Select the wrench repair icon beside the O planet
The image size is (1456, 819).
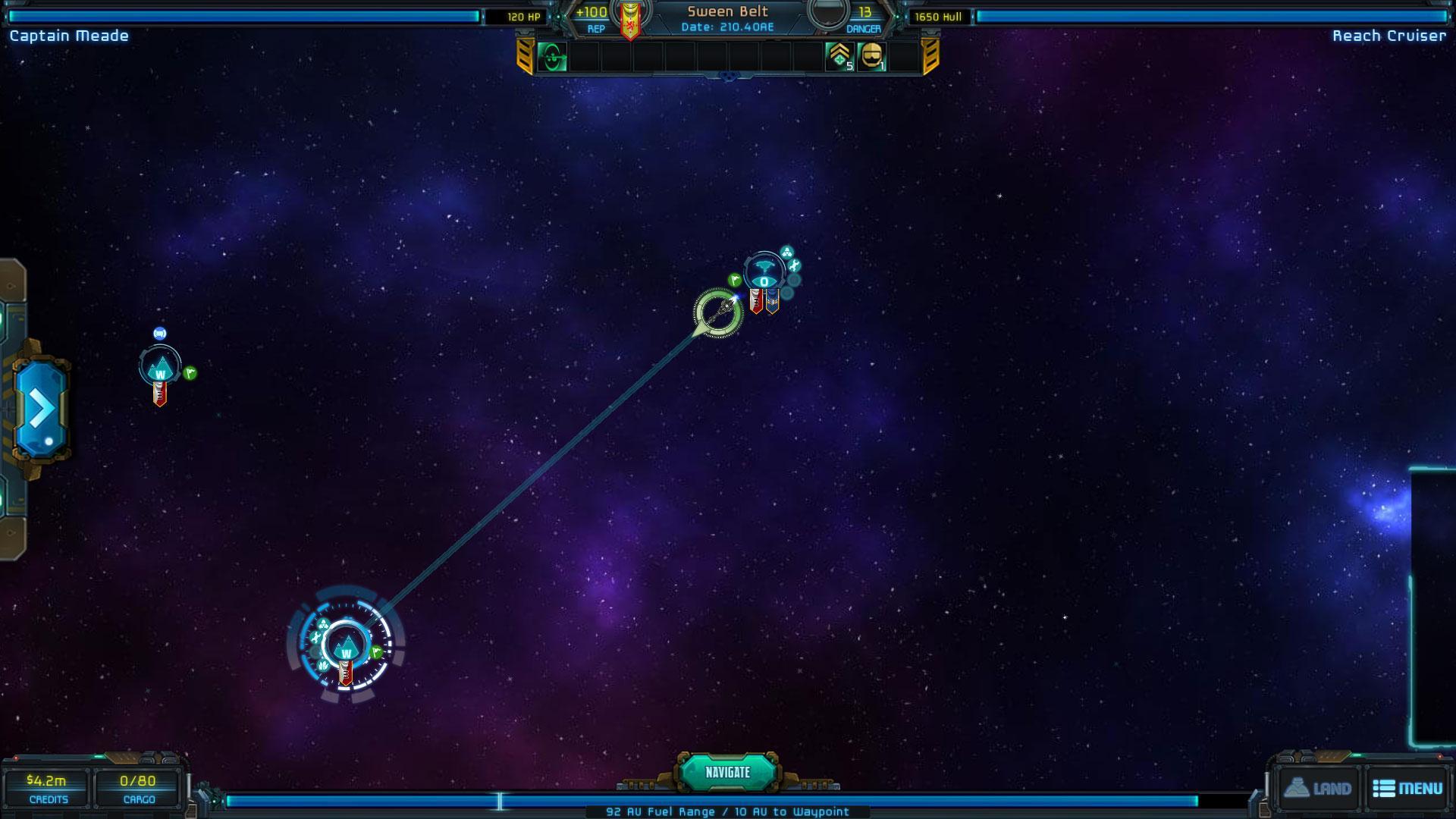coord(794,265)
